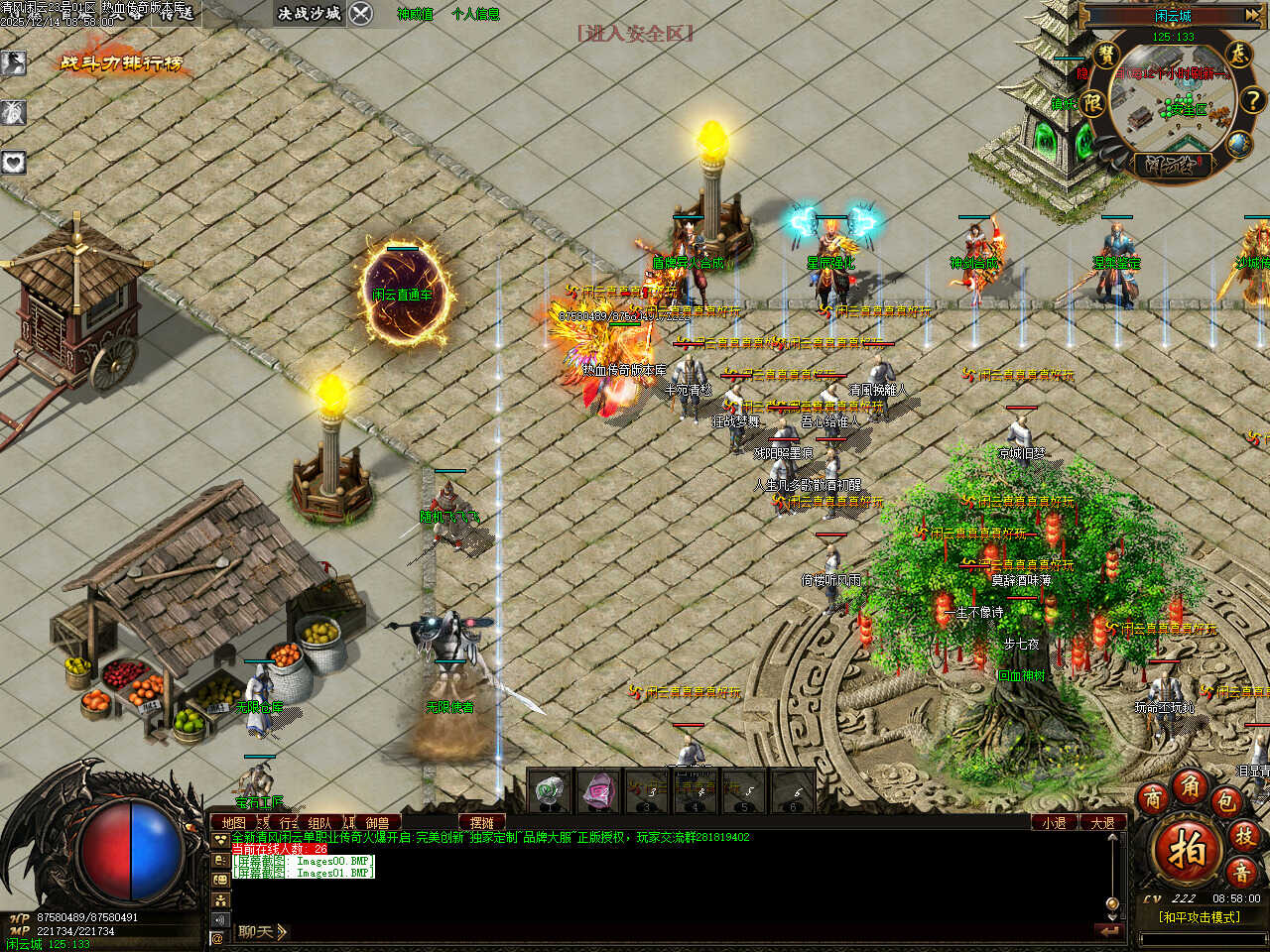Click the crossed swords icon
This screenshot has width=1270, height=952.
coord(361,13)
